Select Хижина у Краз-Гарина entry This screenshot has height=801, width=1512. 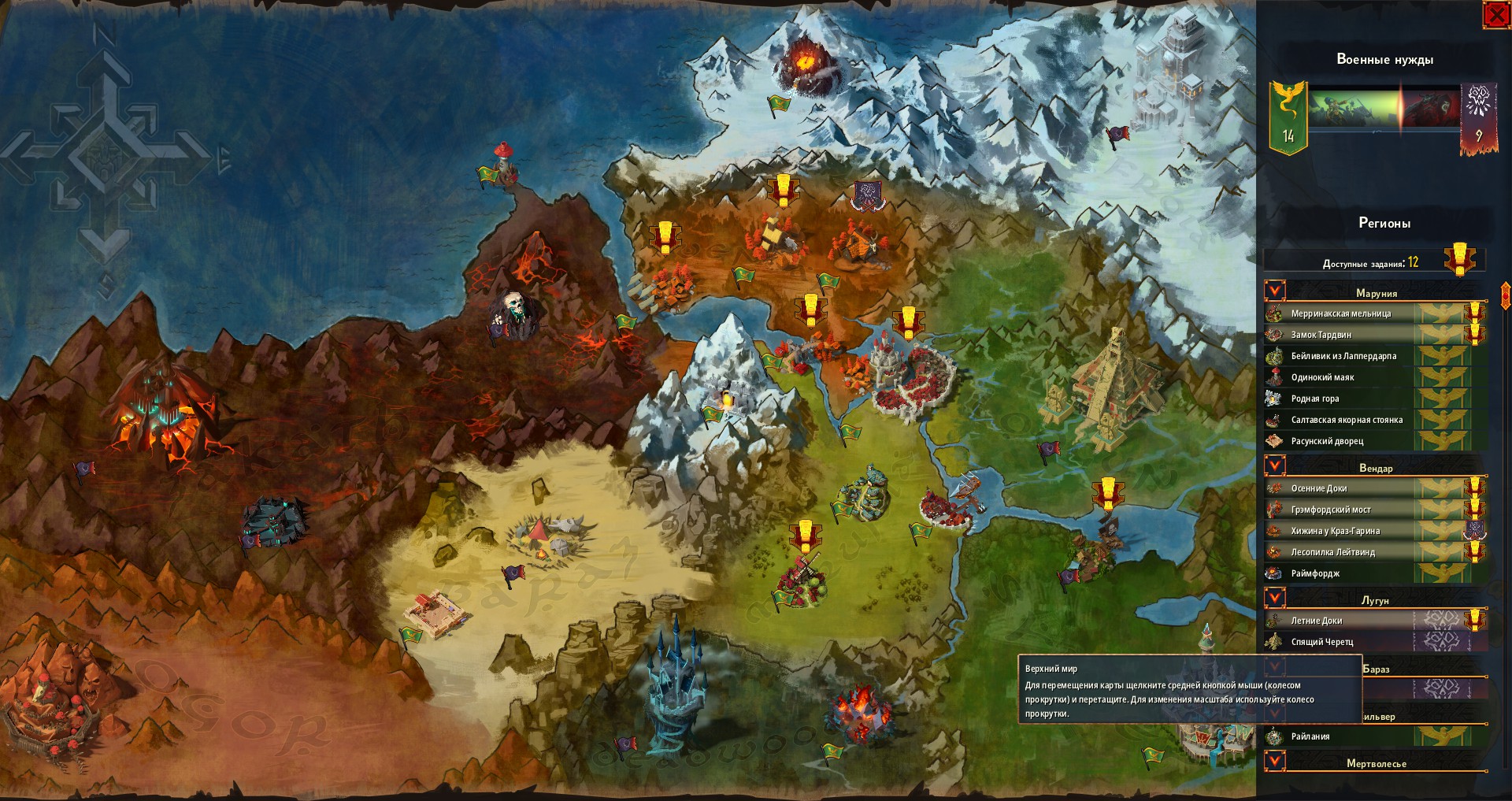pyautogui.click(x=1335, y=531)
